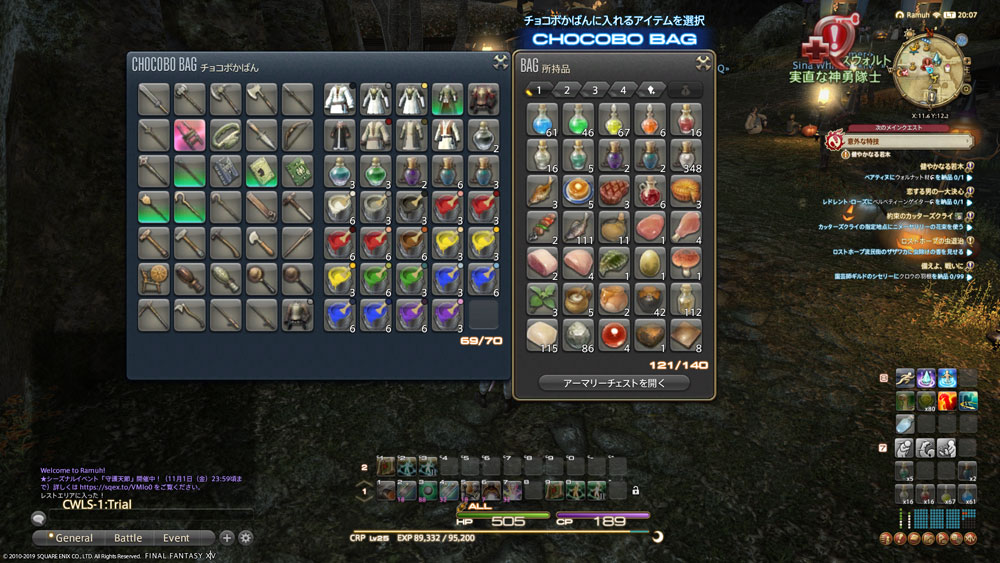The image size is (1000, 563).
Task: Select the pink glowing item in Chocobo Bag
Action: click(x=189, y=134)
